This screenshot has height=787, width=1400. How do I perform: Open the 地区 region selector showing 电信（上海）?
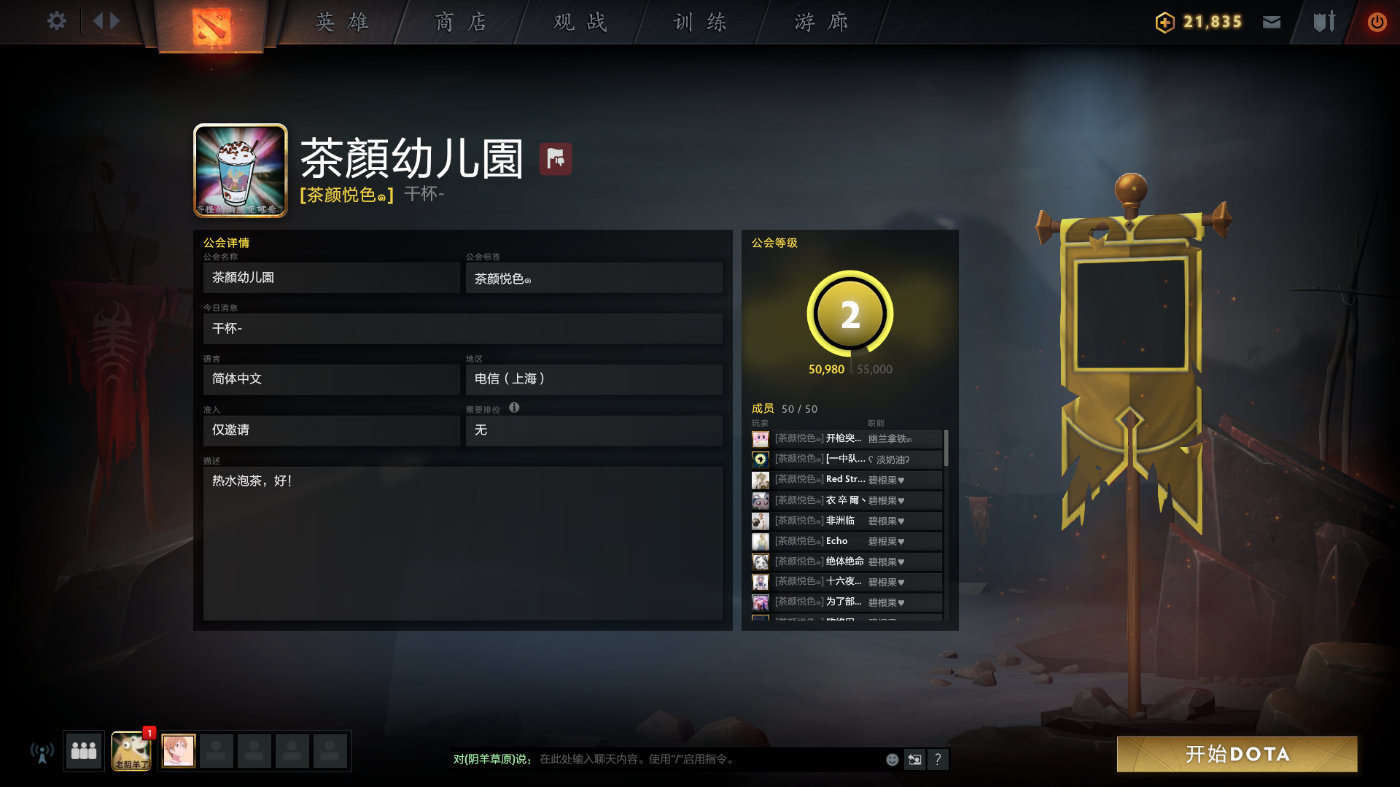[x=594, y=379]
